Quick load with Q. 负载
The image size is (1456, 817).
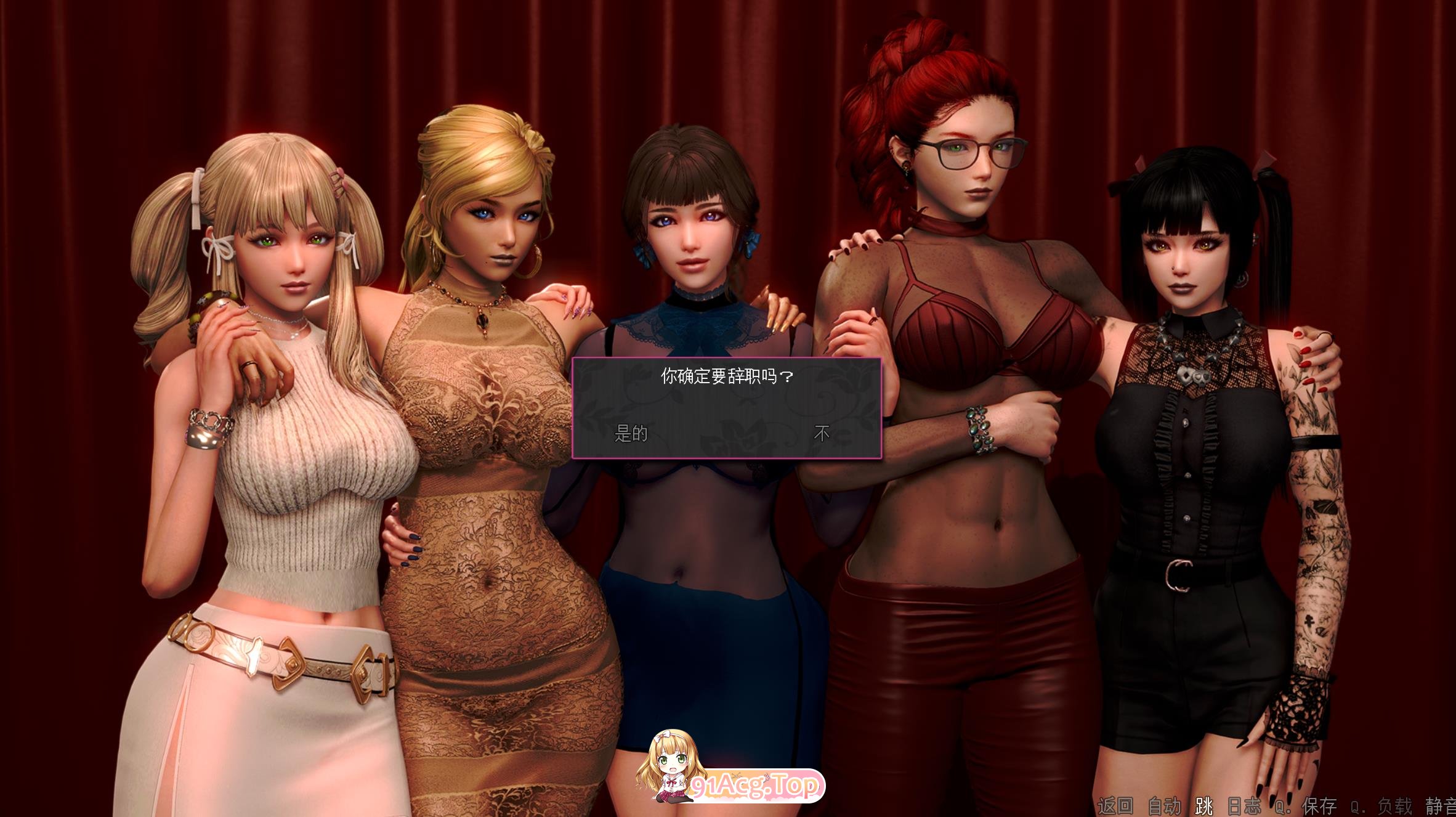click(1381, 805)
